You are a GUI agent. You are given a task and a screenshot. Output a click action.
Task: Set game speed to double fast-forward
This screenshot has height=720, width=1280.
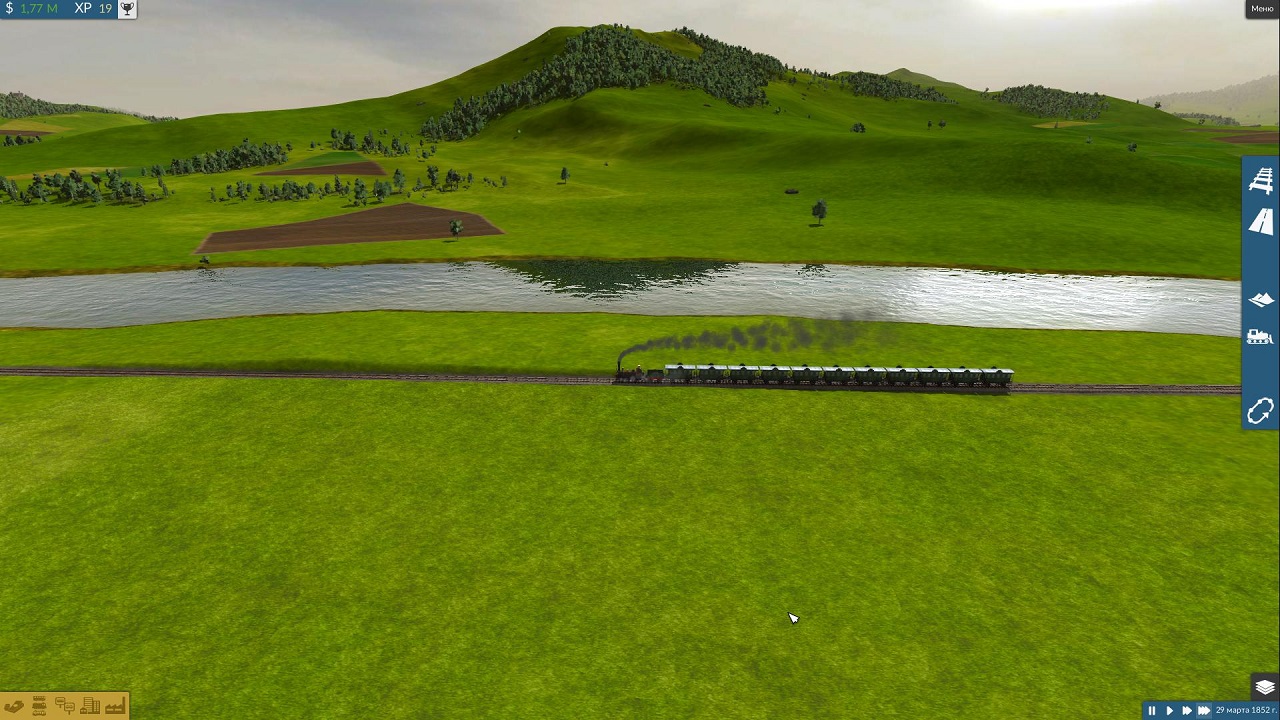pos(1186,710)
